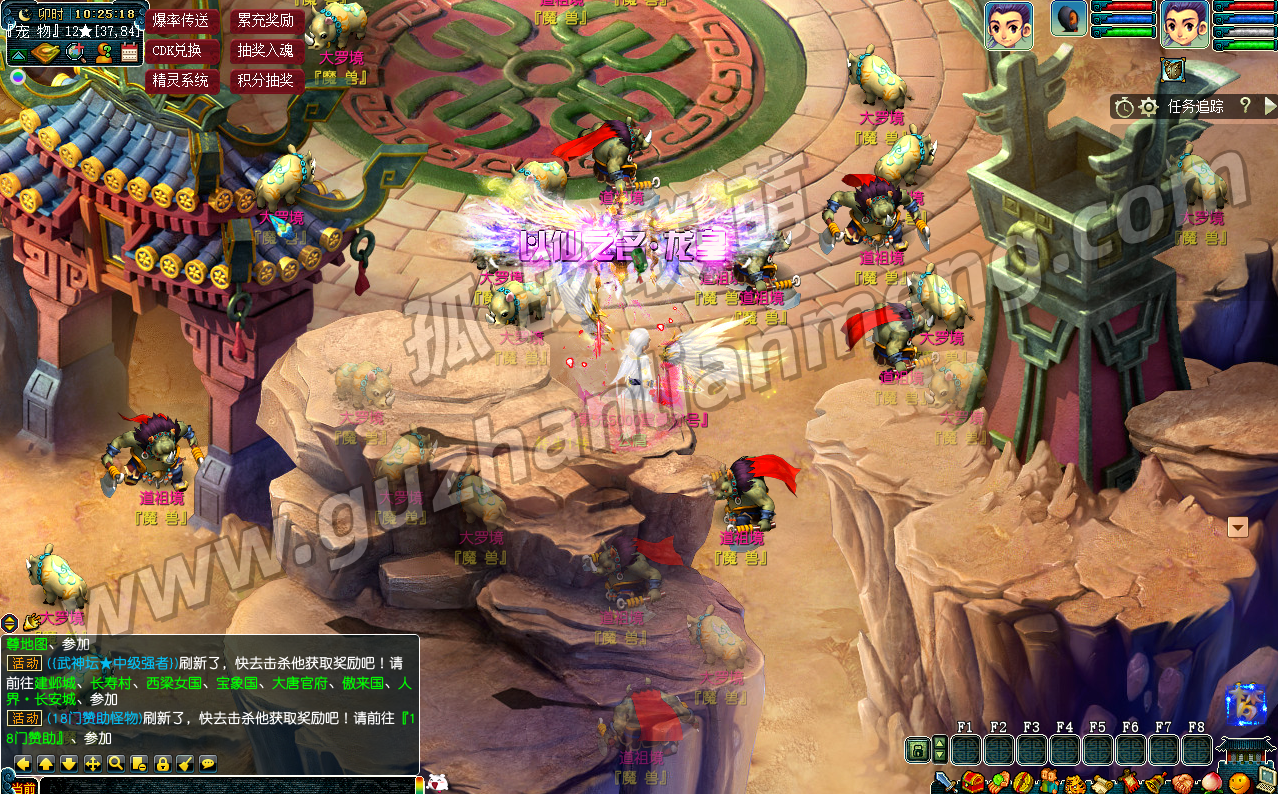Click the globe magnifier world map icon

coord(75,53)
